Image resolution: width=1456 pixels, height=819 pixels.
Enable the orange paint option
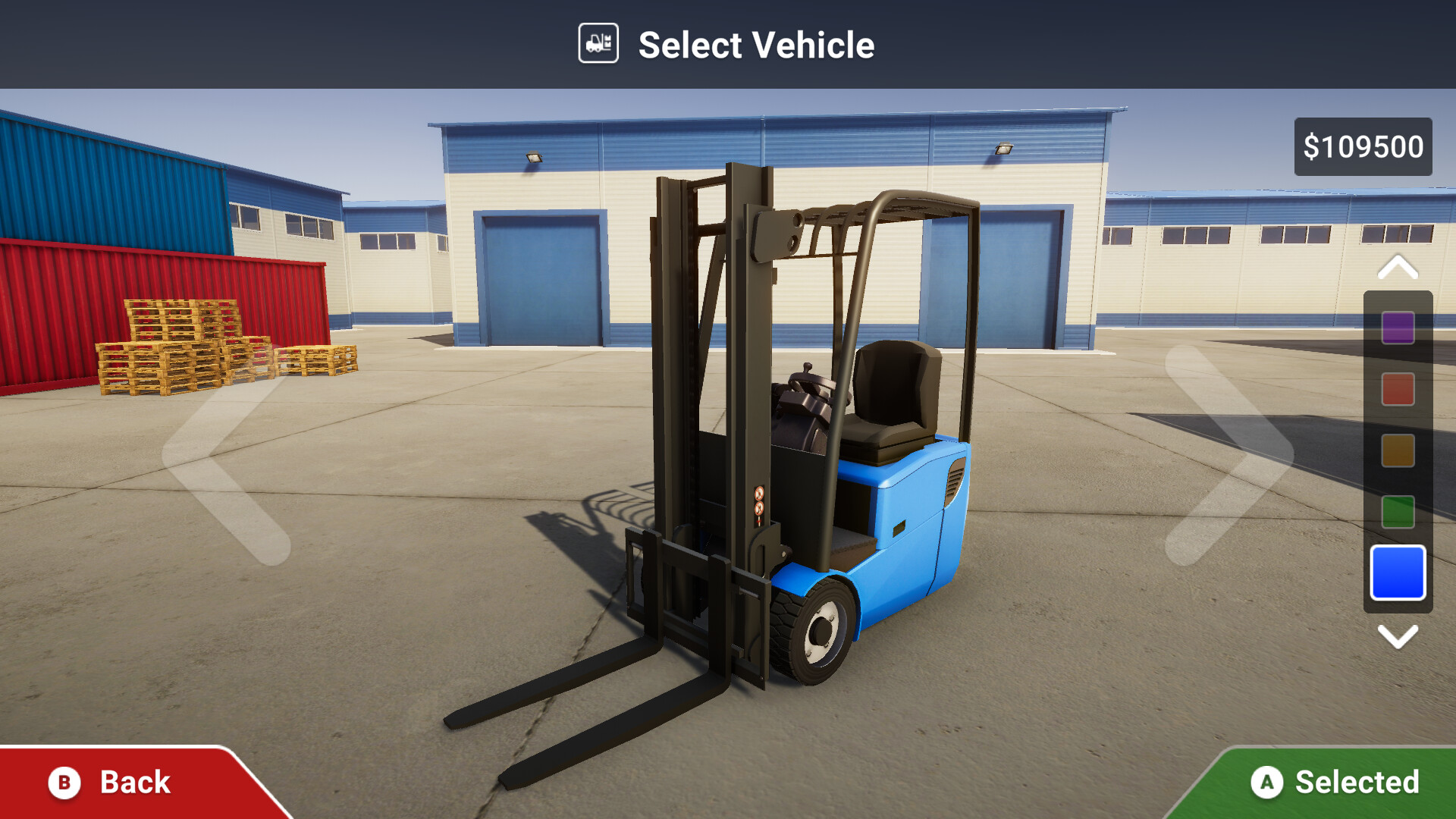[1398, 451]
